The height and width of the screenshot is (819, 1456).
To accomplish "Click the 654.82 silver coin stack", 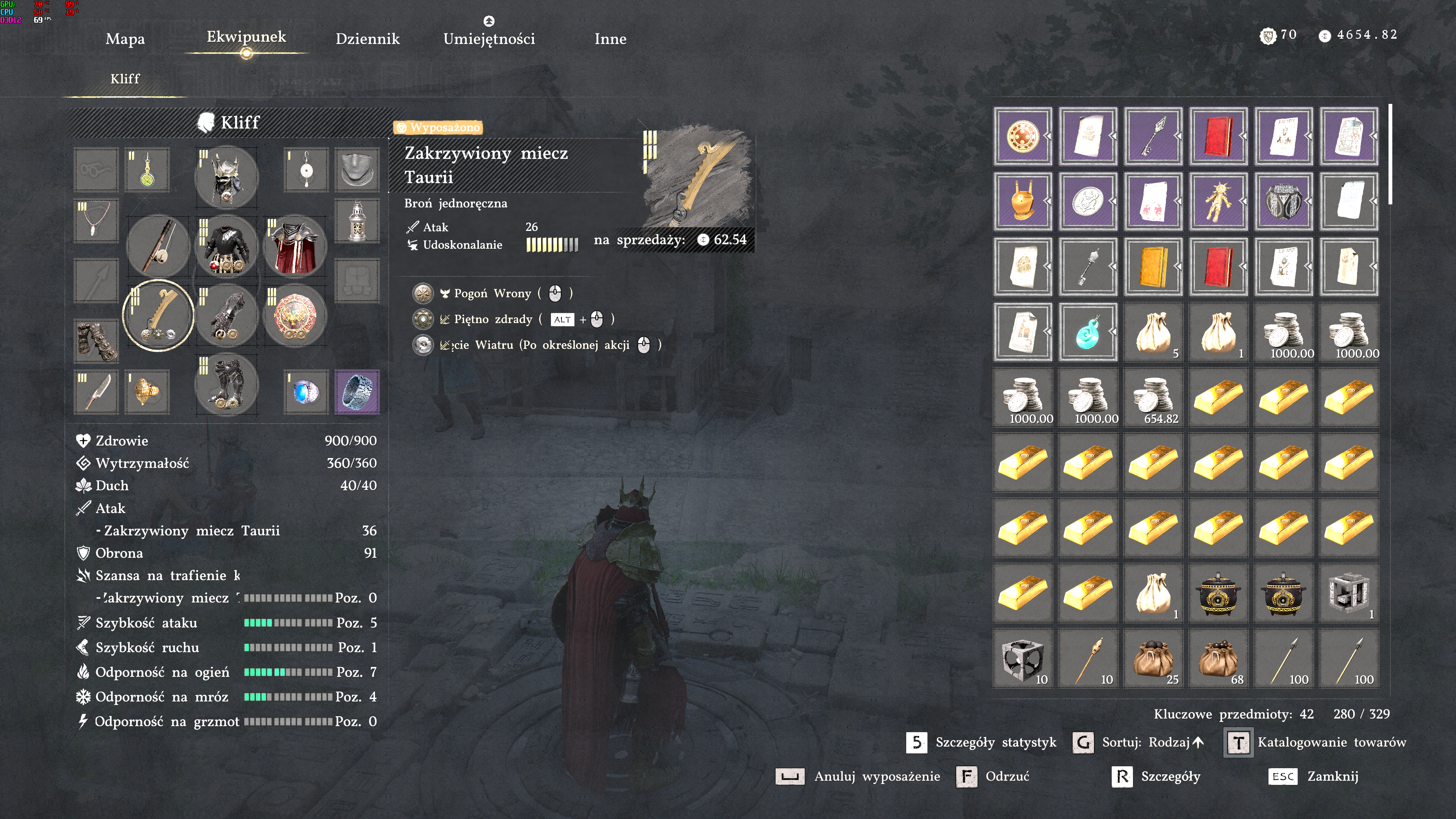I will click(x=1153, y=397).
